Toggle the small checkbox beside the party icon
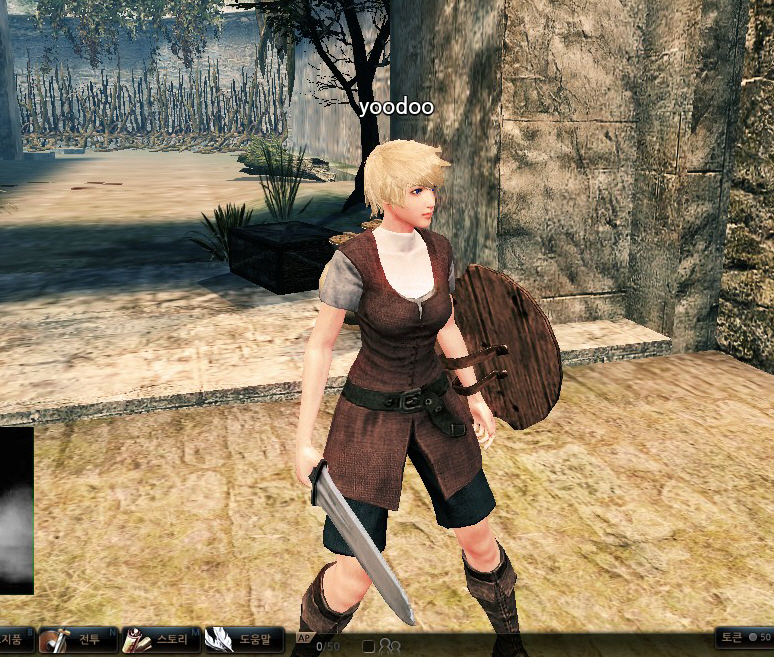The width and height of the screenshot is (774, 657). pyautogui.click(x=368, y=646)
